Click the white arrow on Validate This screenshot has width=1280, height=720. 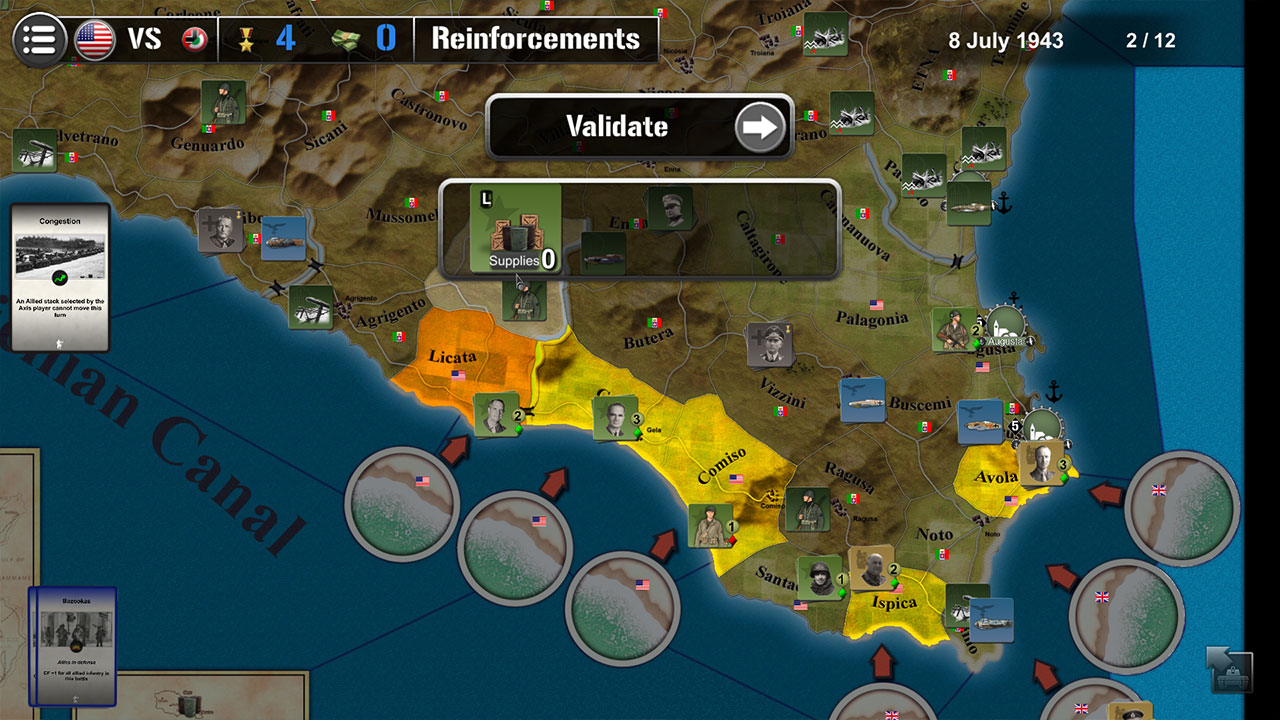pos(758,127)
